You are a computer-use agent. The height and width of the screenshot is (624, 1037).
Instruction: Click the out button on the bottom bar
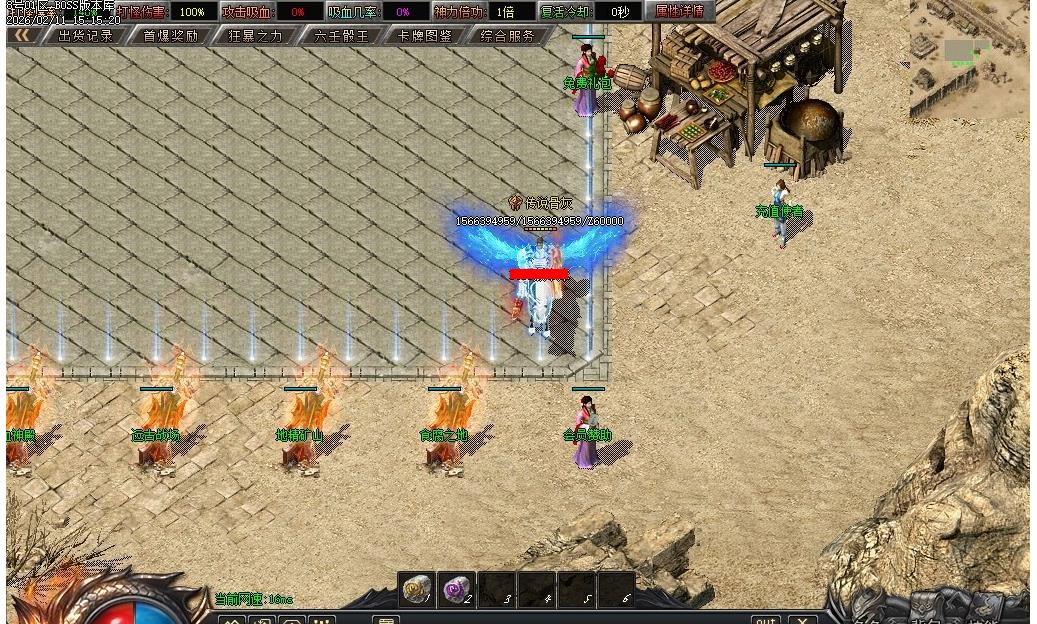766,619
